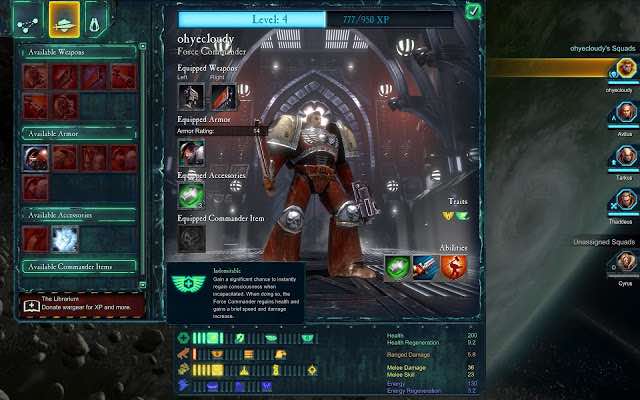Screen dimensions: 640x400
Task: Click the equipped armor slot
Action: 191,152
